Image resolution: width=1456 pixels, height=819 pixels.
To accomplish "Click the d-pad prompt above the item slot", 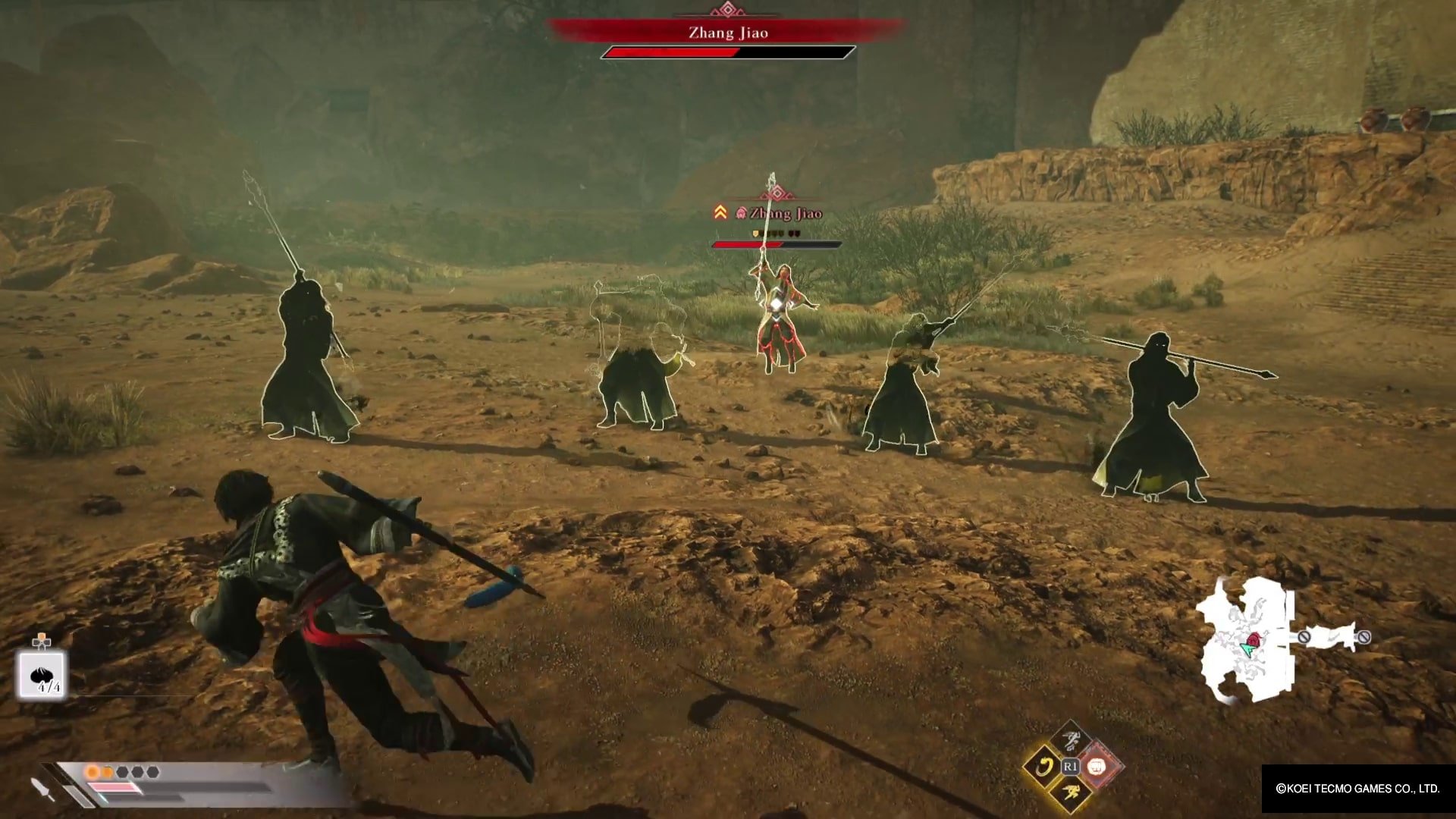I will (x=42, y=642).
